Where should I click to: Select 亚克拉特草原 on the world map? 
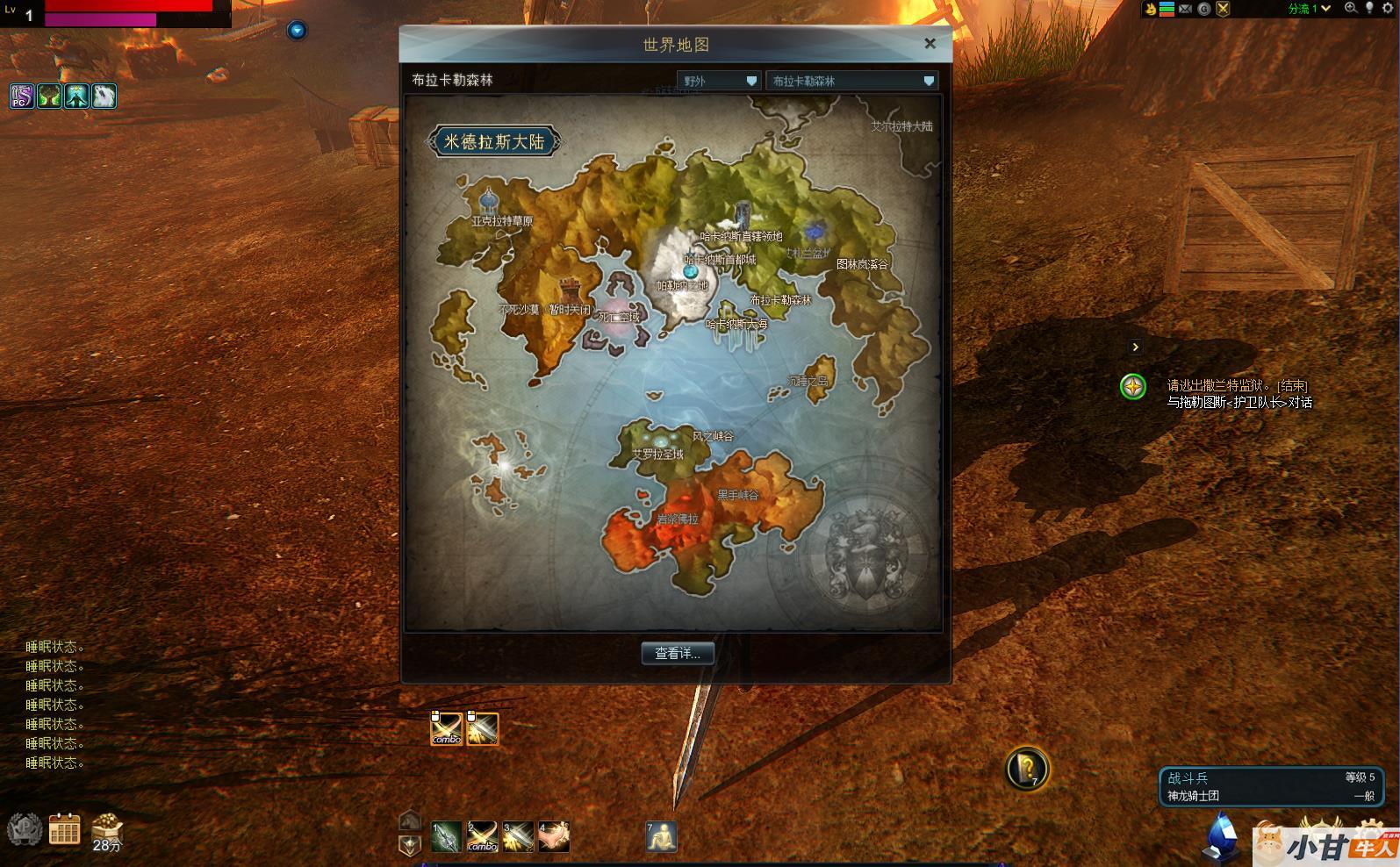click(x=501, y=221)
